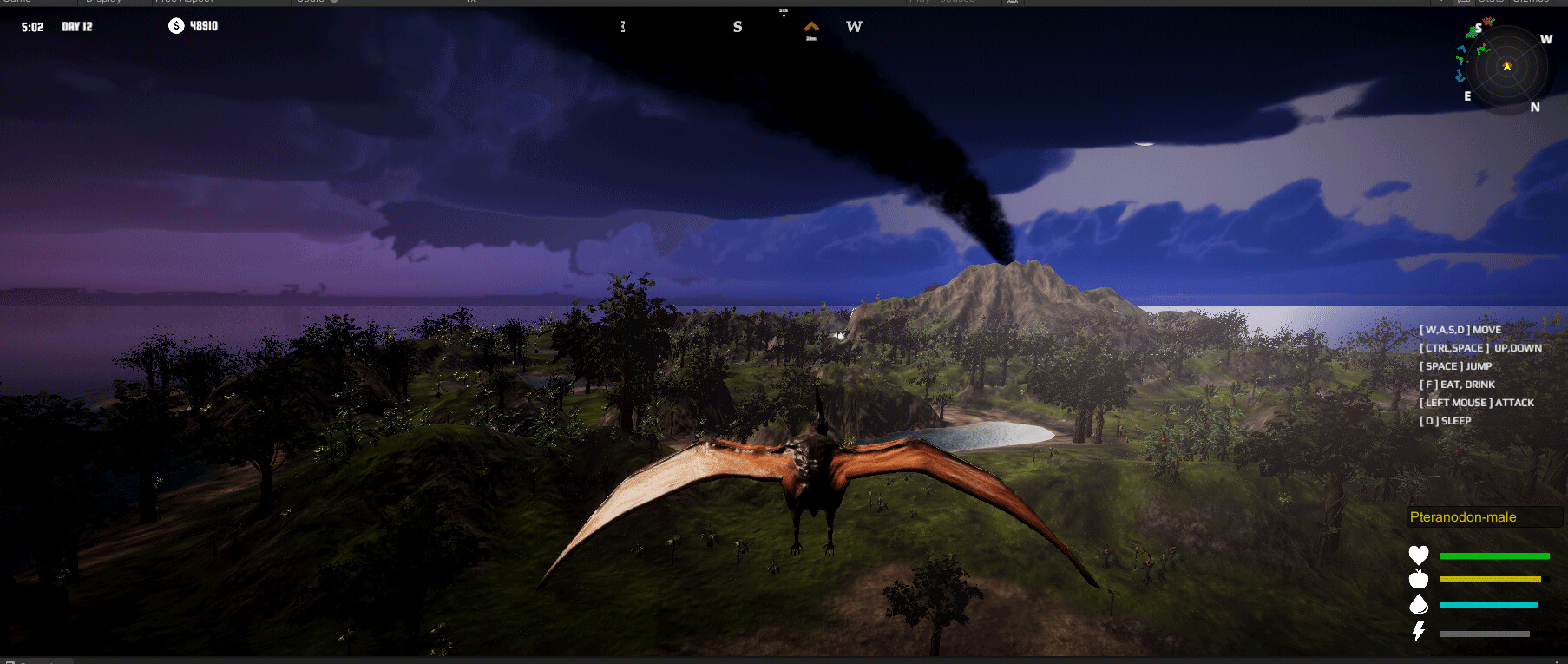Screen dimensions: 1568x664
Task: Select the heart health icon next to the green bar
Action: pyautogui.click(x=1418, y=556)
